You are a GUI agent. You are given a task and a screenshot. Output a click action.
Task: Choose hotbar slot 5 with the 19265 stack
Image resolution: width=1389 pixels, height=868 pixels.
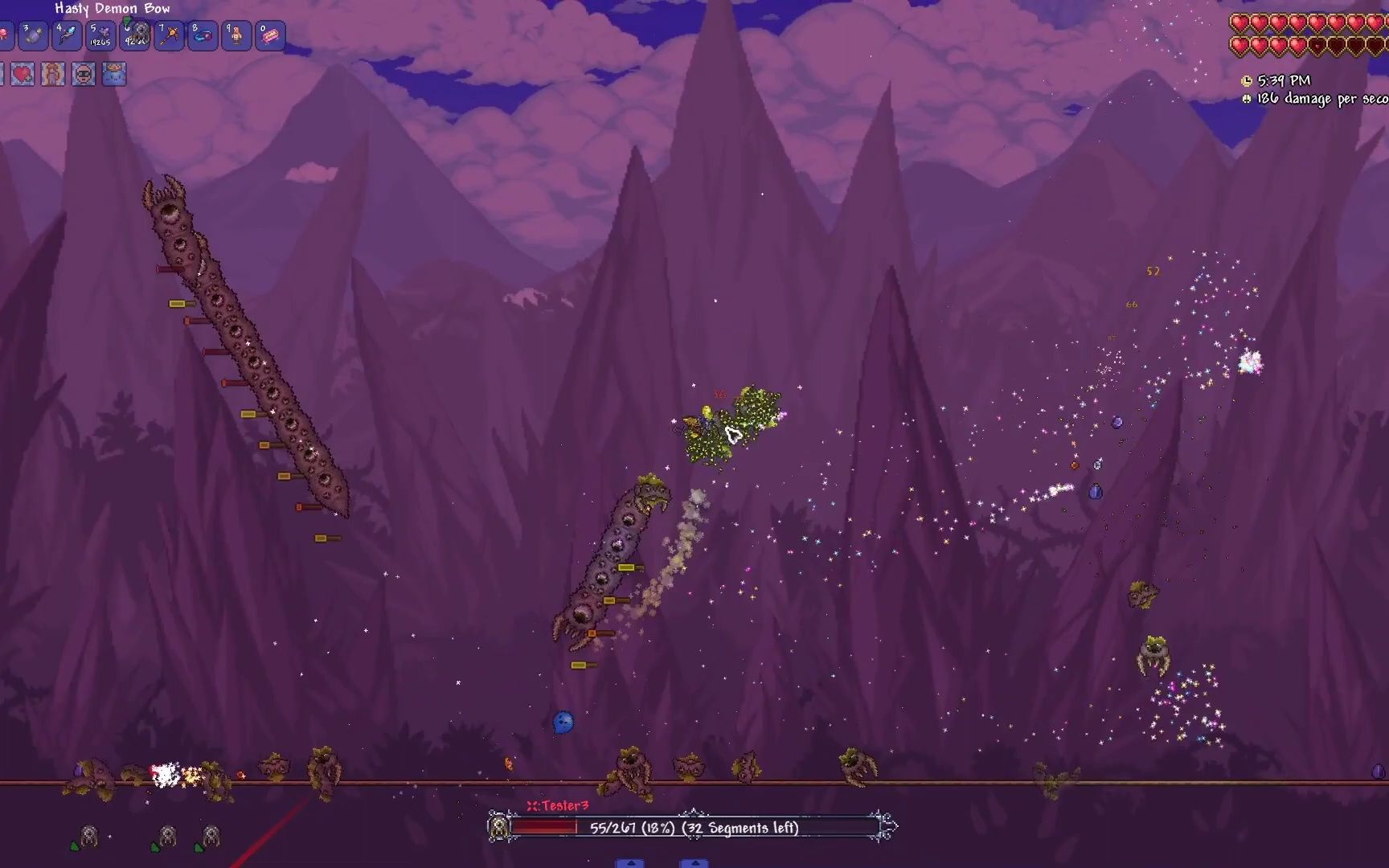tap(100, 36)
